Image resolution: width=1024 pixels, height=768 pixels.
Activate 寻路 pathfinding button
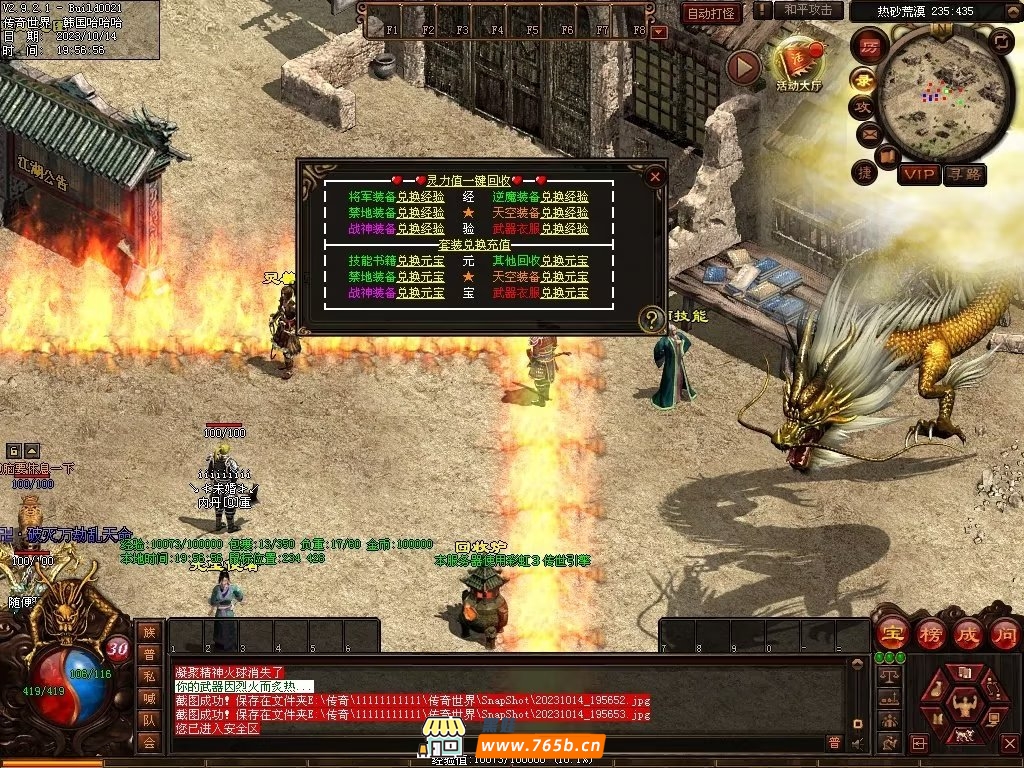click(x=965, y=175)
